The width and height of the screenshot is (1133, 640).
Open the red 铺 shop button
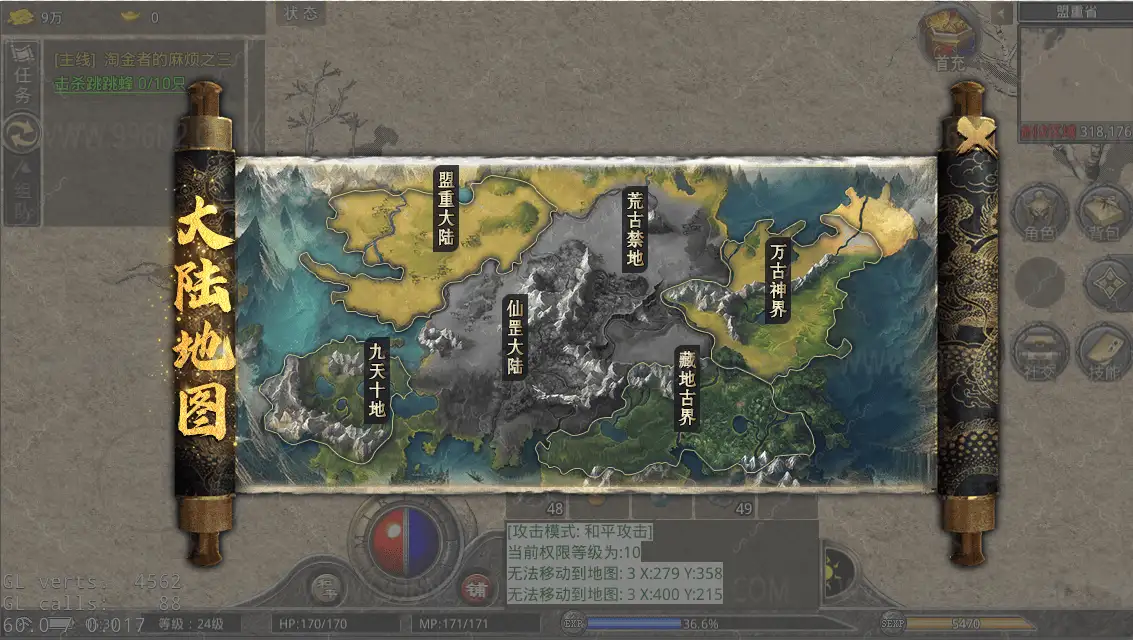click(476, 588)
